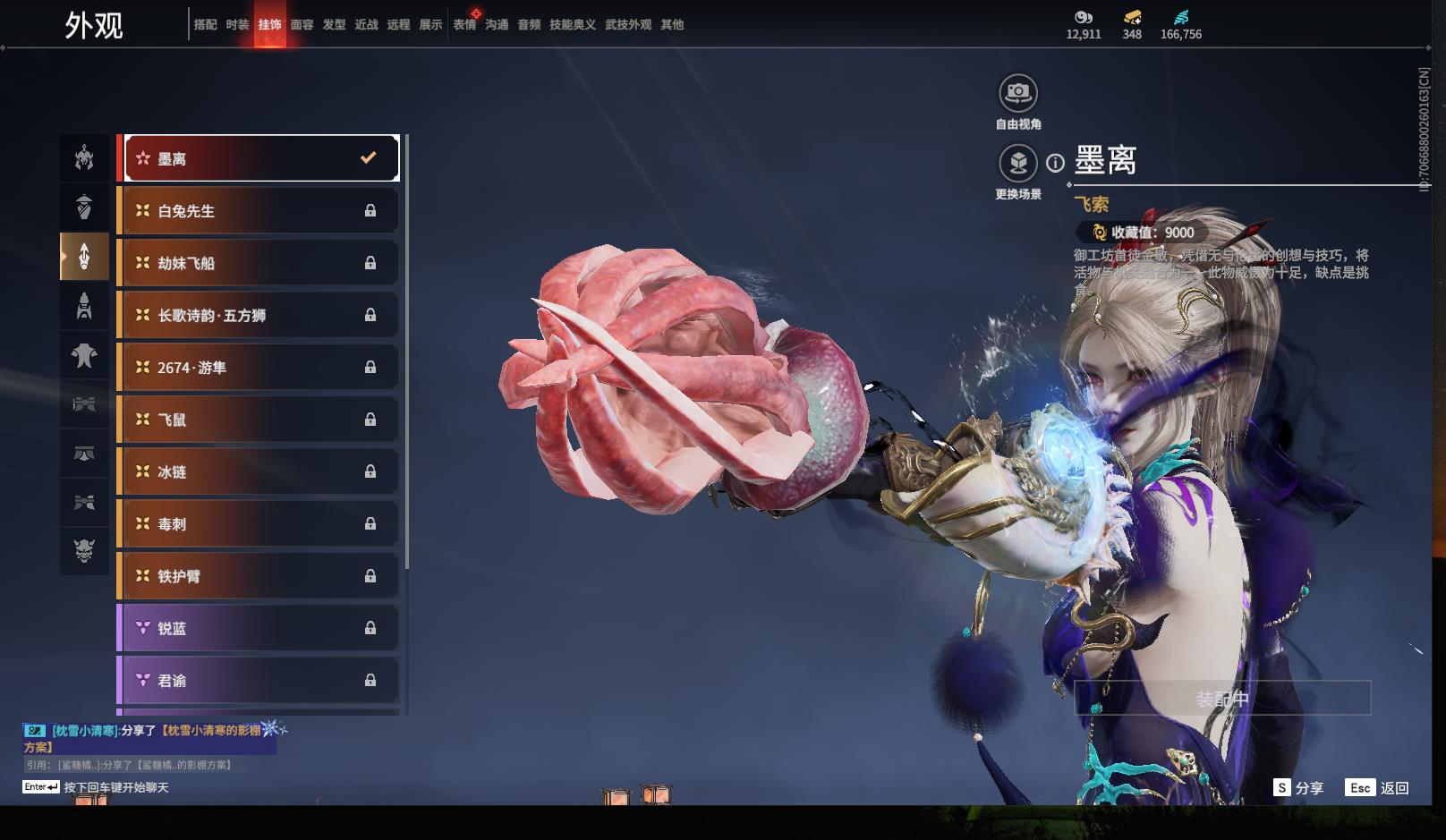Switch to the 时装 tab
This screenshot has width=1446, height=840.
pos(237,25)
